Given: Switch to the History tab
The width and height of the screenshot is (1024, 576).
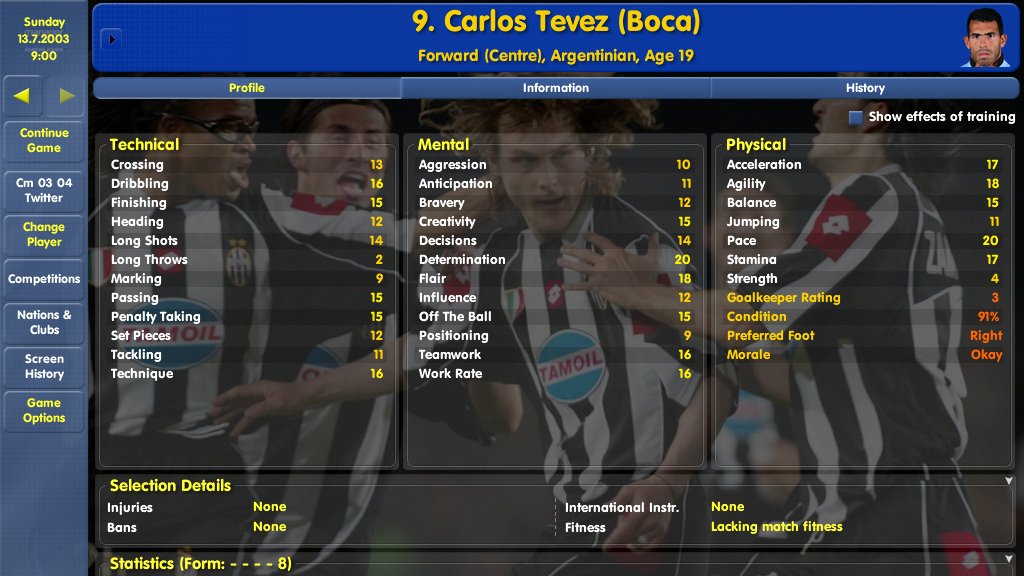Looking at the screenshot, I should [x=865, y=88].
